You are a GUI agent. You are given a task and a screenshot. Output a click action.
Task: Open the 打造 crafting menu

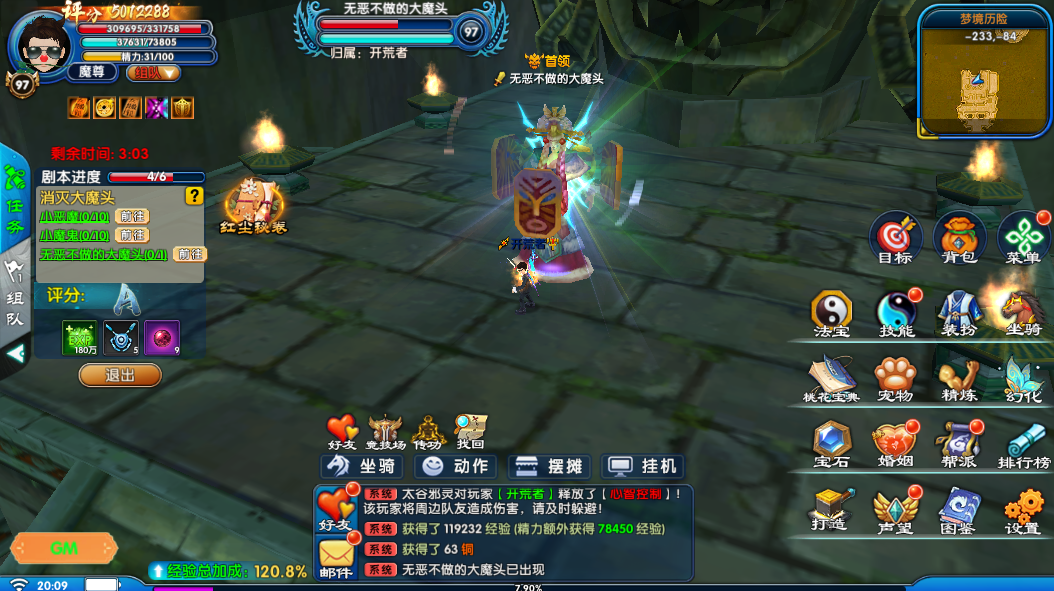[831, 510]
